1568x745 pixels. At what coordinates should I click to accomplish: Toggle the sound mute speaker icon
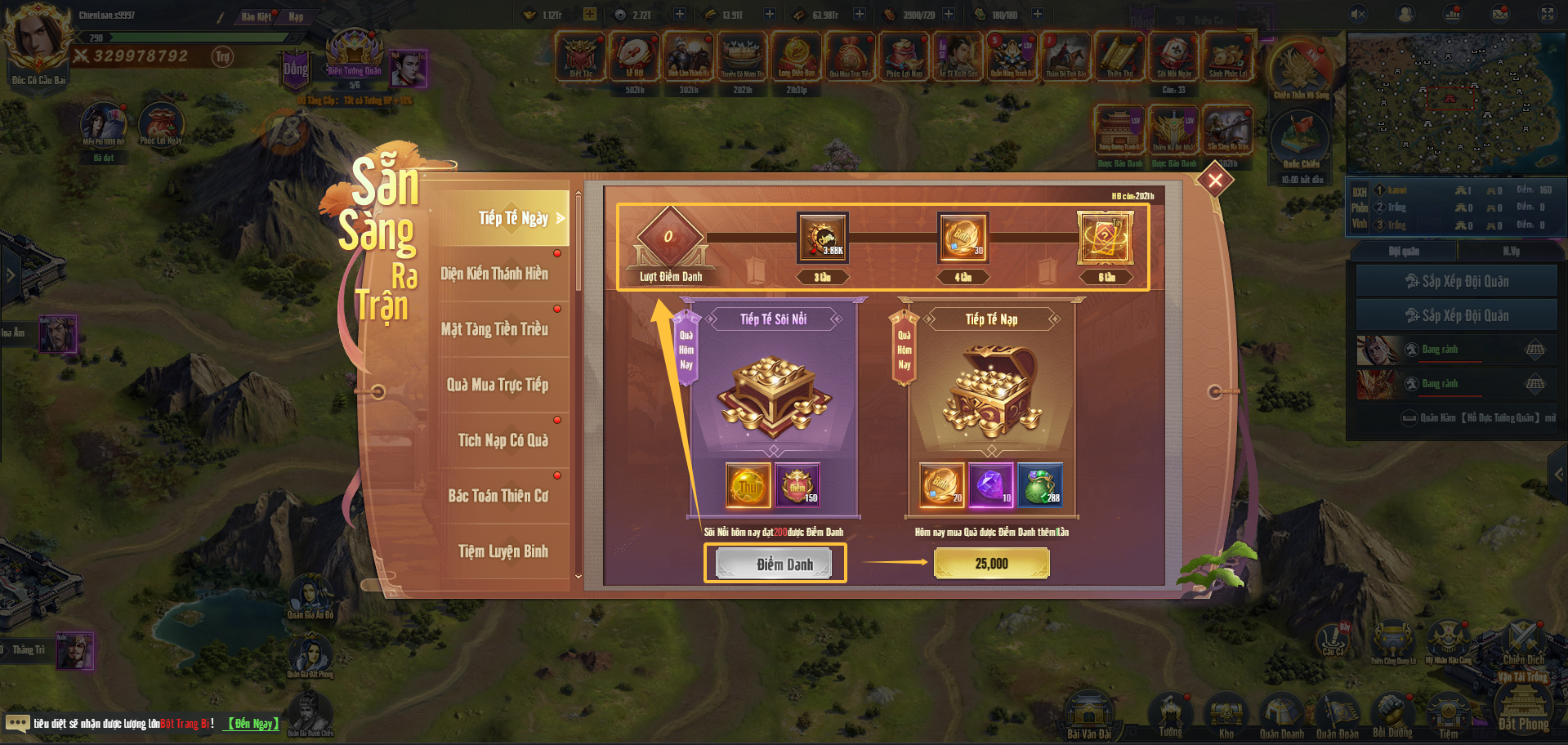(1358, 14)
